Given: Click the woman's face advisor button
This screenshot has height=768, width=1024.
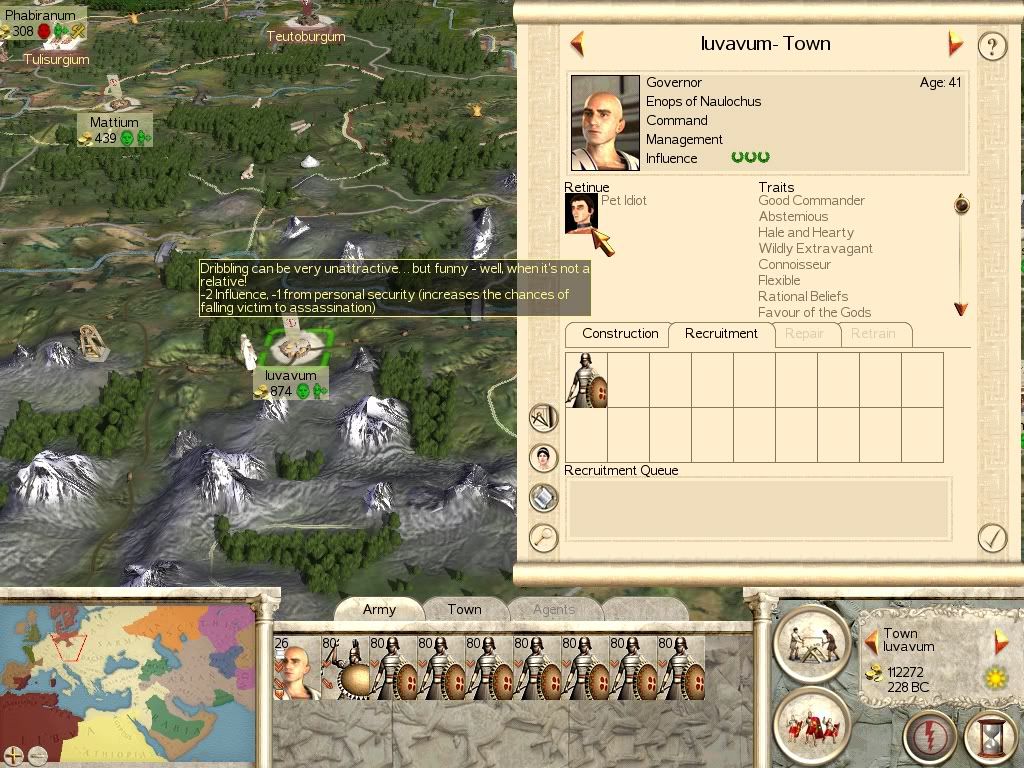Looking at the screenshot, I should [x=543, y=458].
